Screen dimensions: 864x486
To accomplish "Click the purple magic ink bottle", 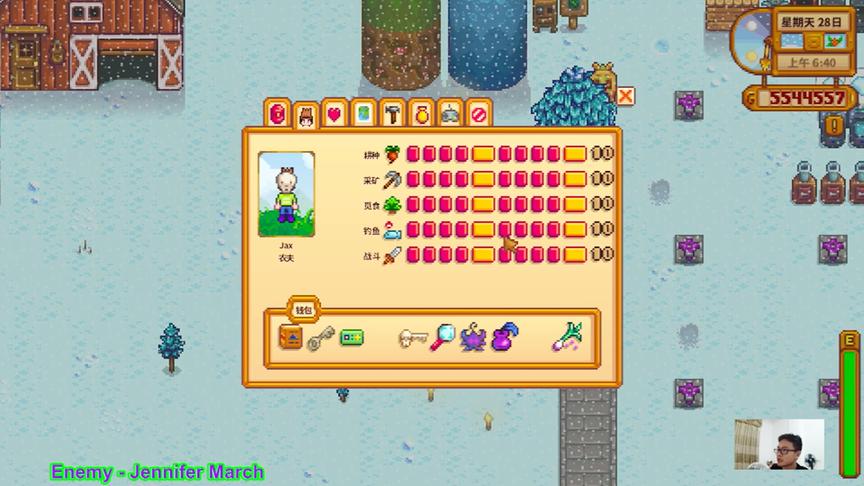I will tap(506, 338).
